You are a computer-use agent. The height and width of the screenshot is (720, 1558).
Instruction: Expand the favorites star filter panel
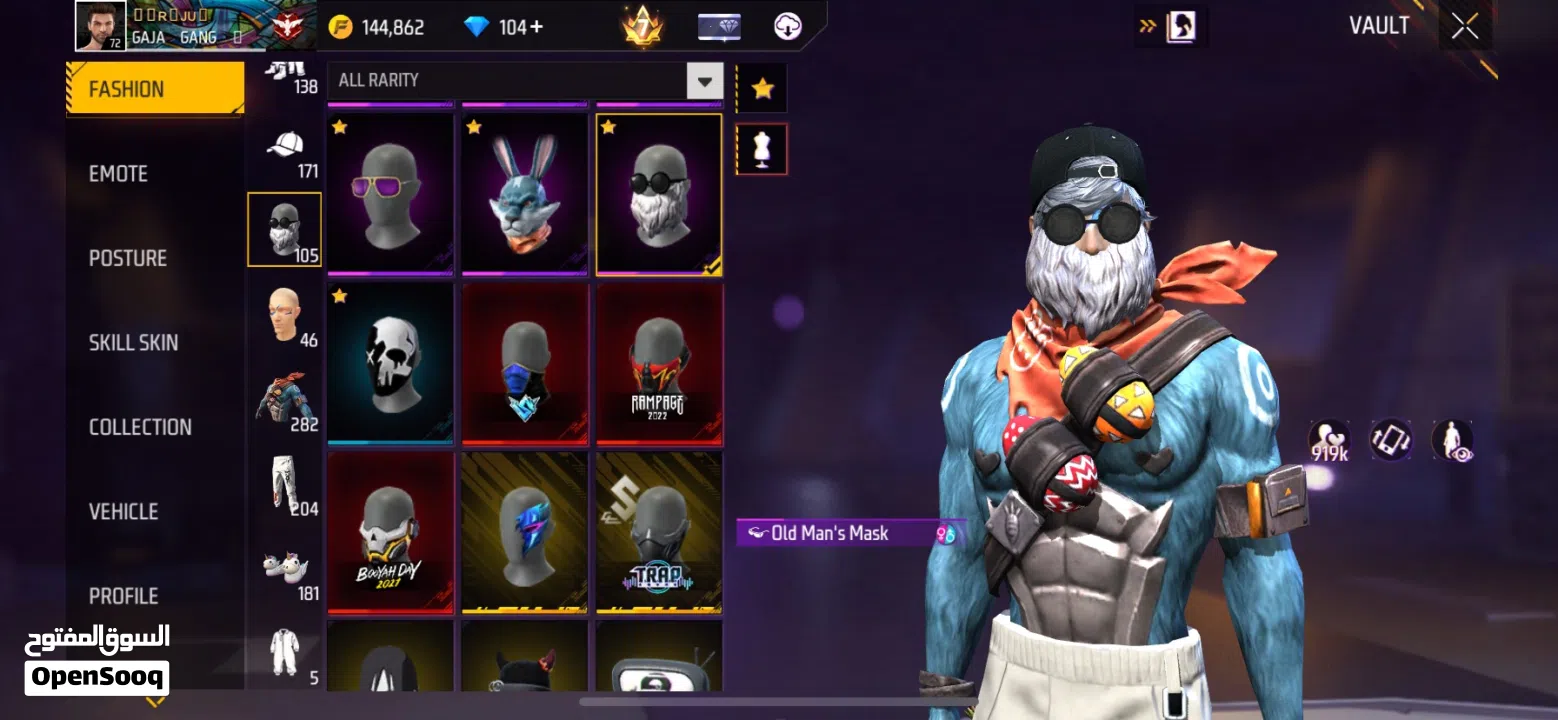click(x=761, y=88)
